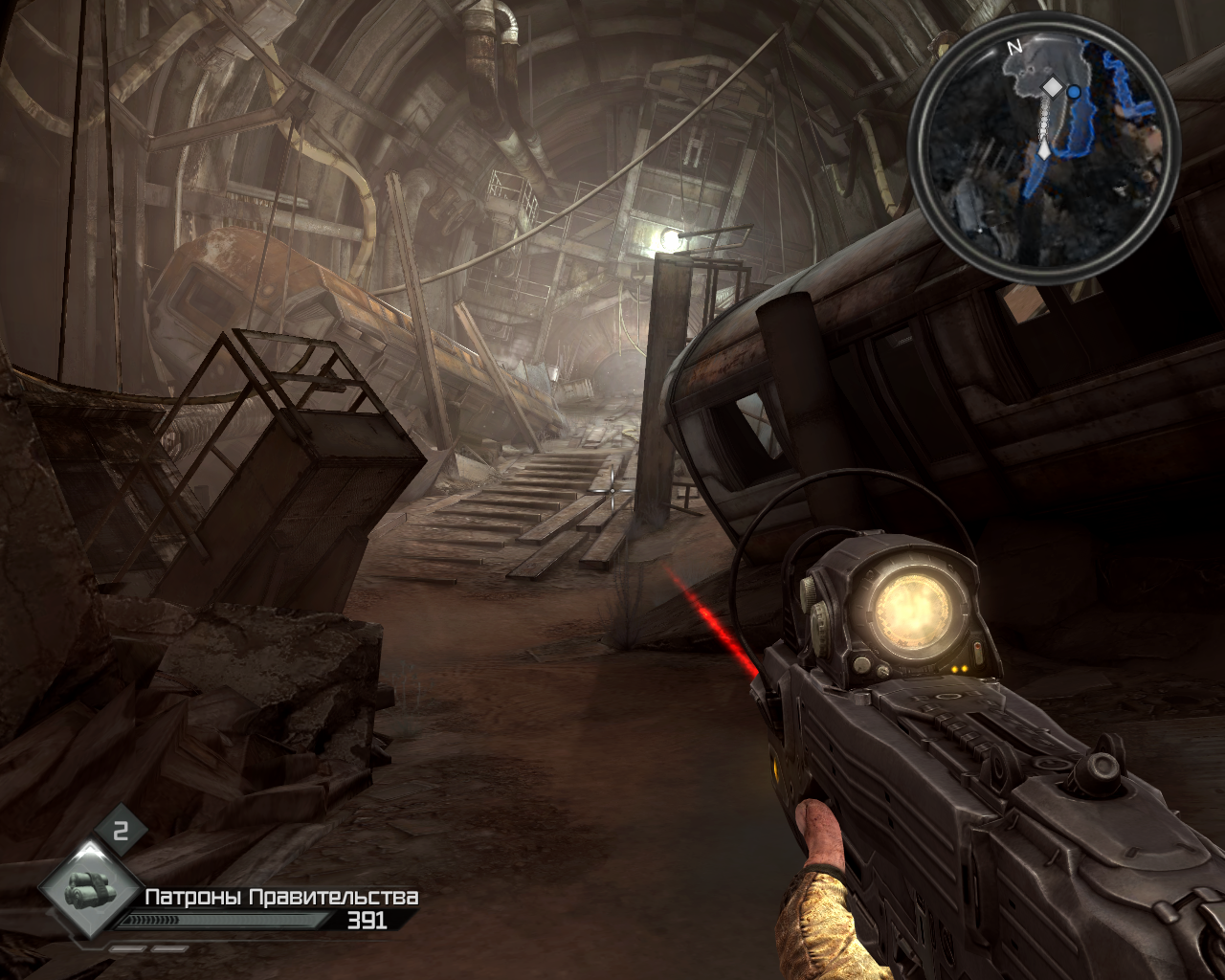The height and width of the screenshot is (980, 1225).
Task: Select the blue objective marker on minimap
Action: [x=1074, y=92]
